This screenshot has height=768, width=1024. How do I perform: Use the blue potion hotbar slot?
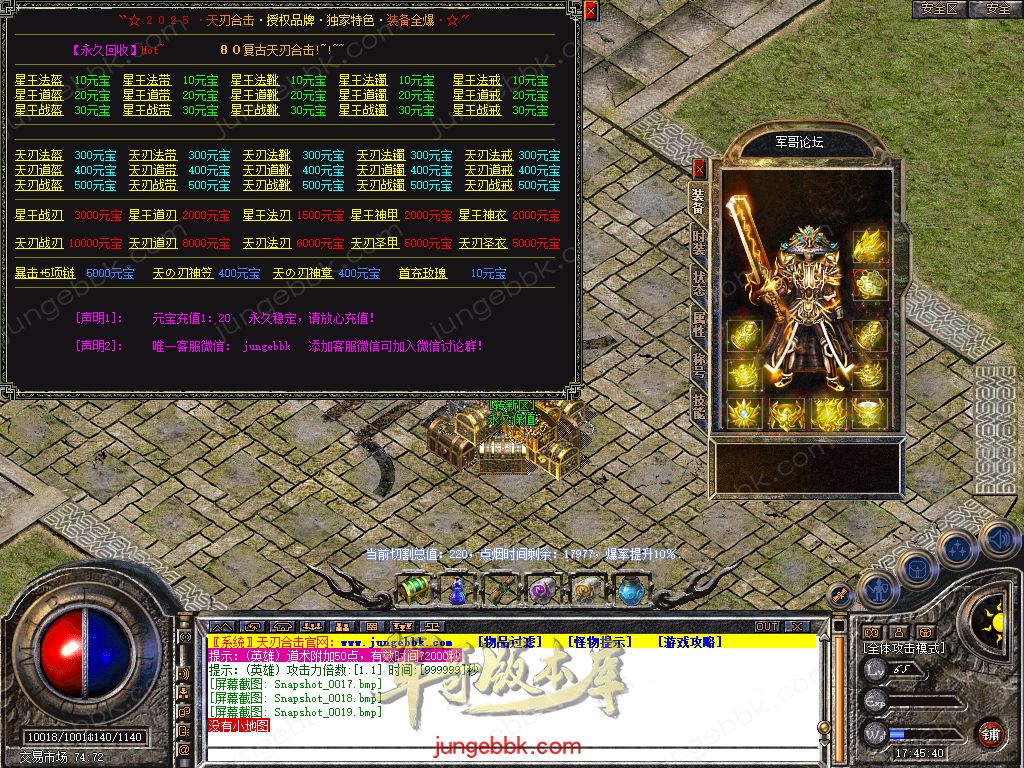point(456,590)
